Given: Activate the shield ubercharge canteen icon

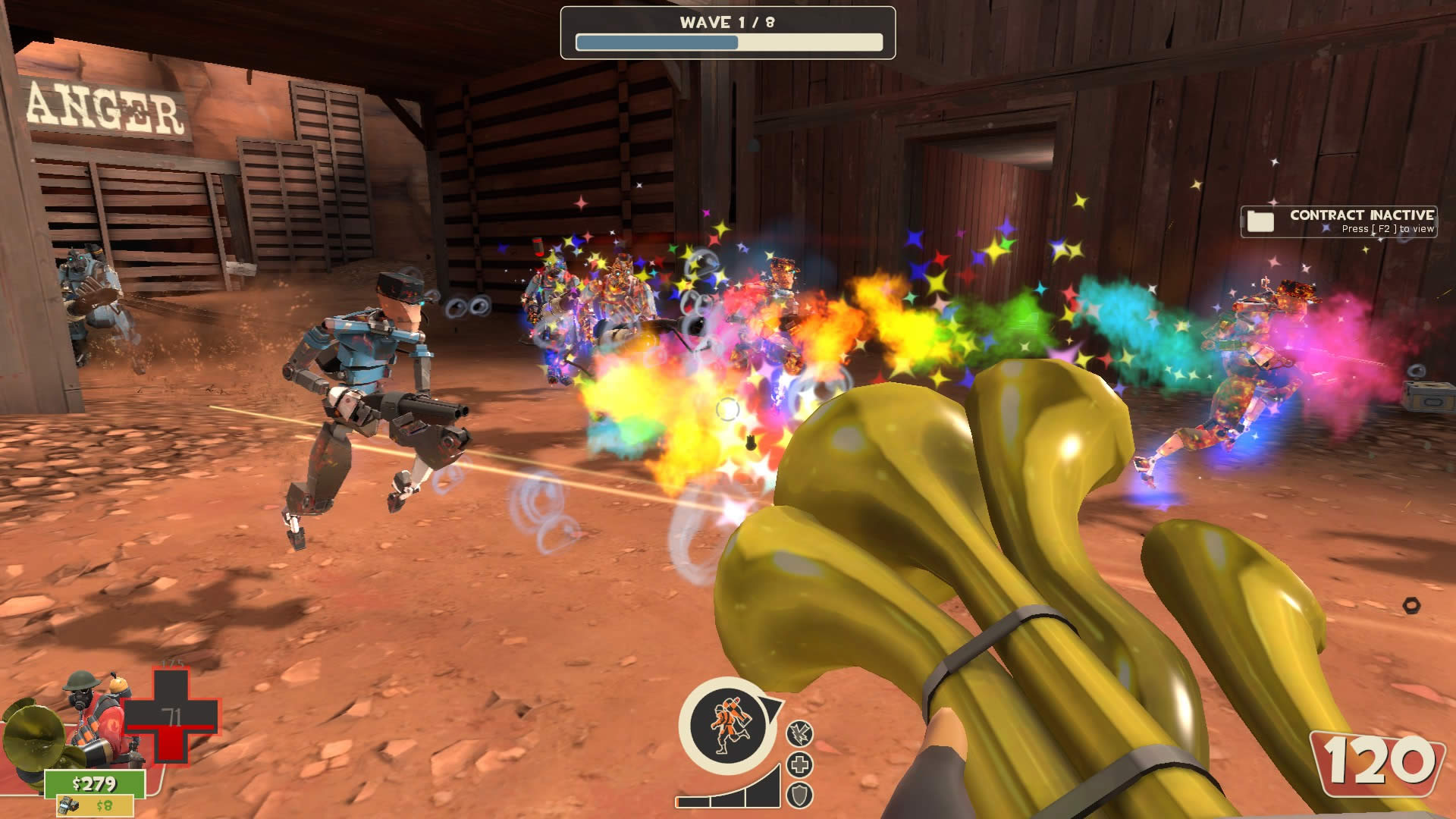Looking at the screenshot, I should tap(800, 795).
